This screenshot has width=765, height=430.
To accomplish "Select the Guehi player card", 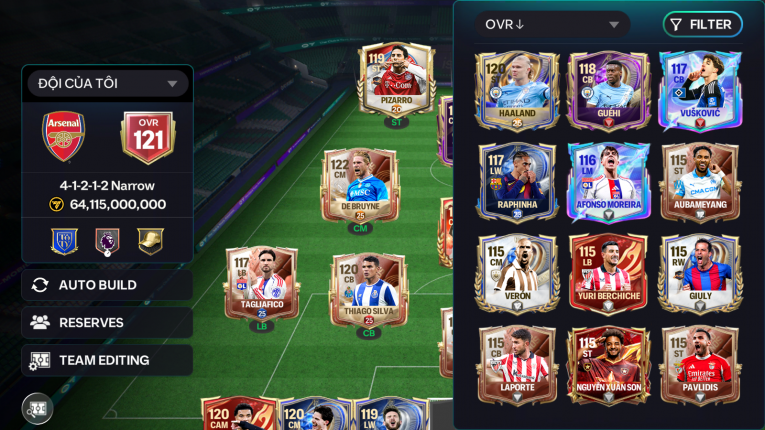I will [x=608, y=92].
